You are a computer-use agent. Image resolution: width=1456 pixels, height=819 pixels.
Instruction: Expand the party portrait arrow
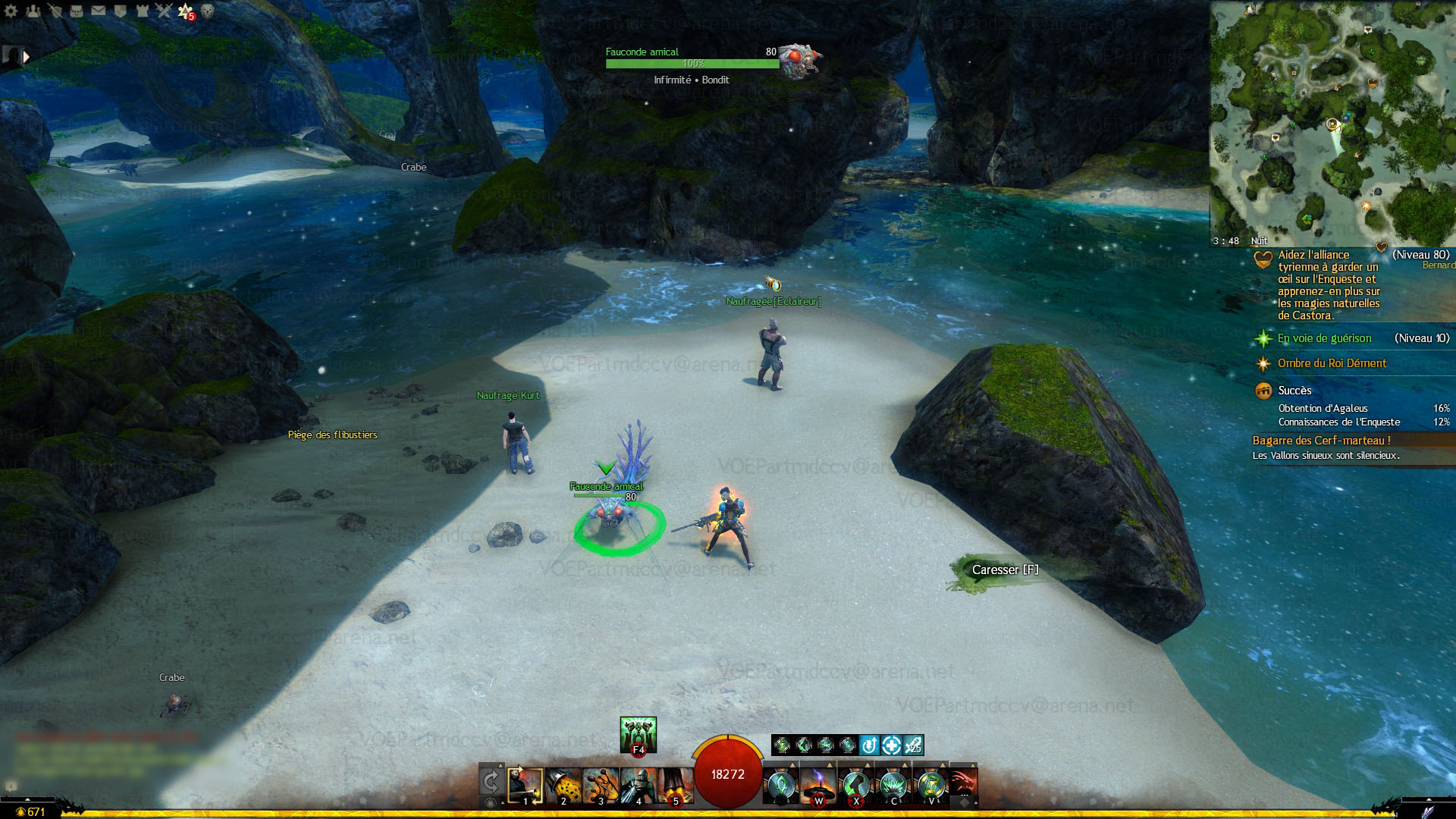pos(27,56)
